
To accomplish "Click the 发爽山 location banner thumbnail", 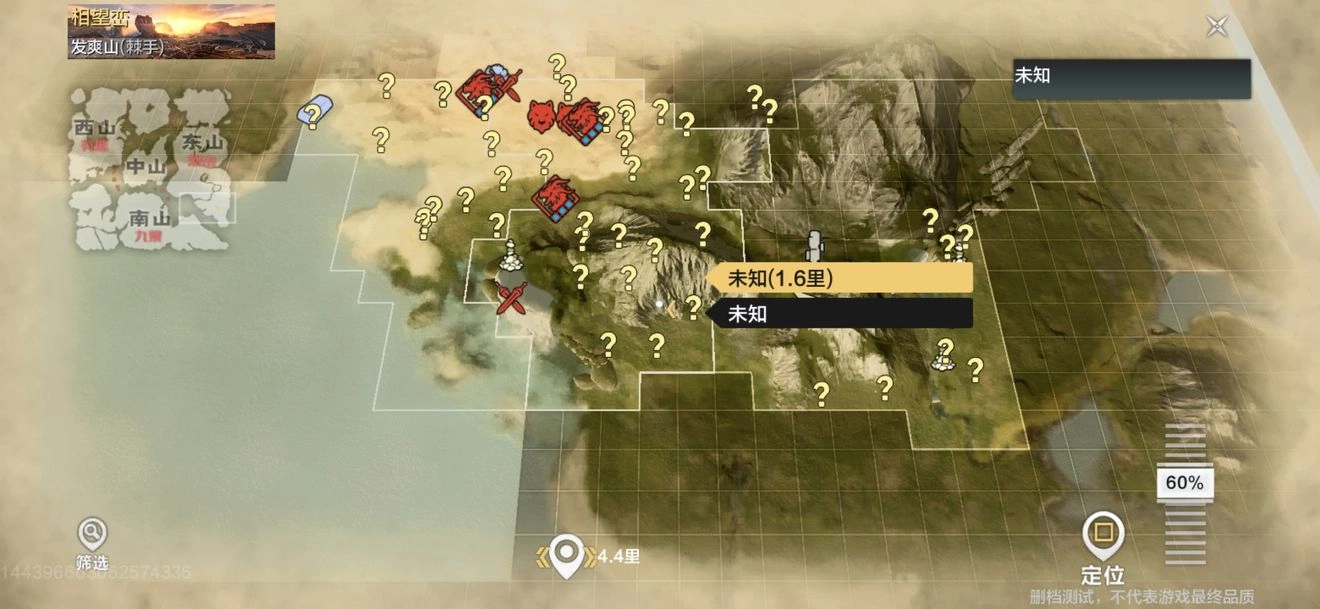I will point(171,31).
